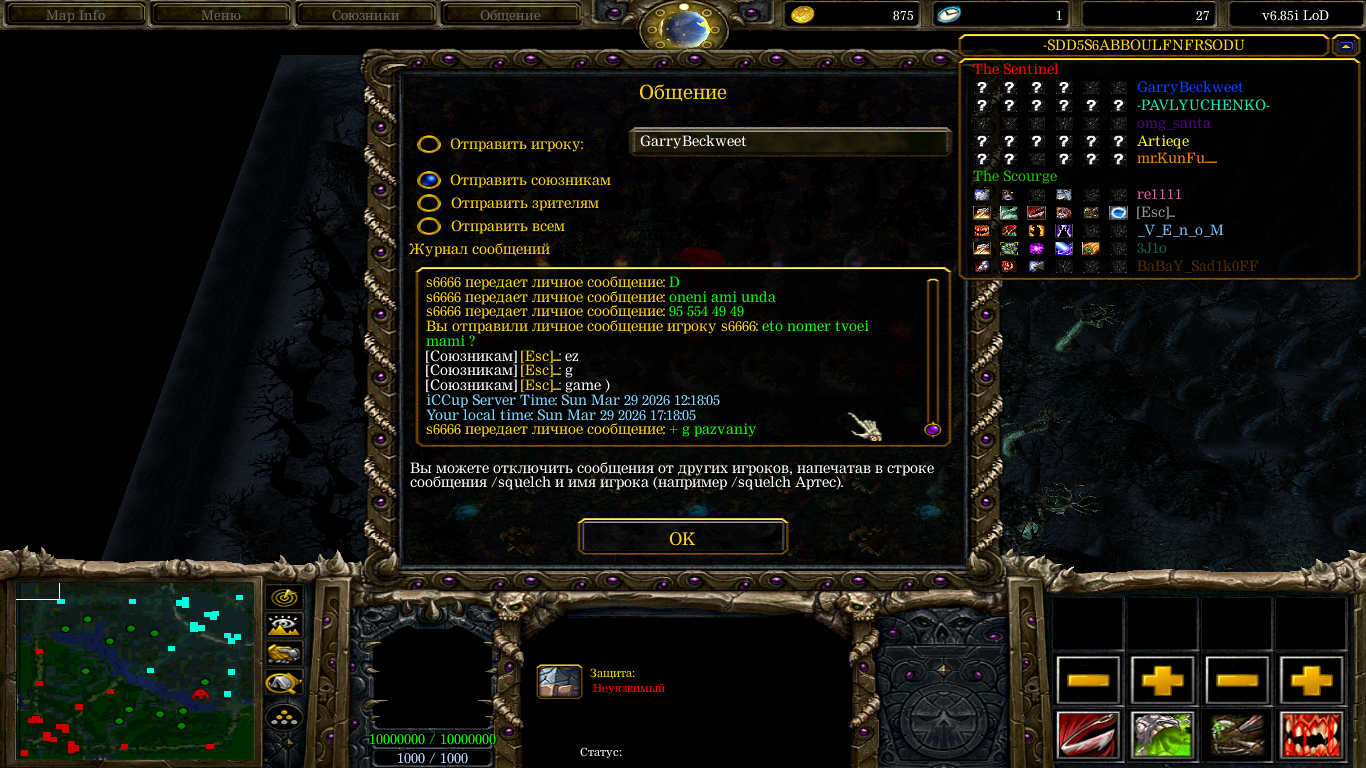This screenshot has width=1366, height=768.
Task: Open the Меню button in the top bar
Action: click(221, 15)
